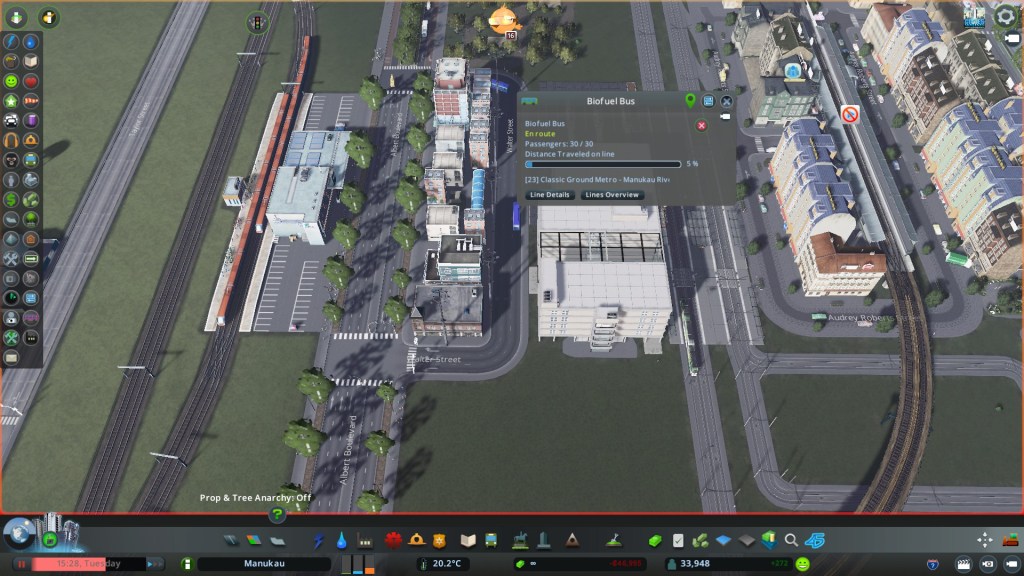Close the Biofuel Bus info panel

pos(727,101)
